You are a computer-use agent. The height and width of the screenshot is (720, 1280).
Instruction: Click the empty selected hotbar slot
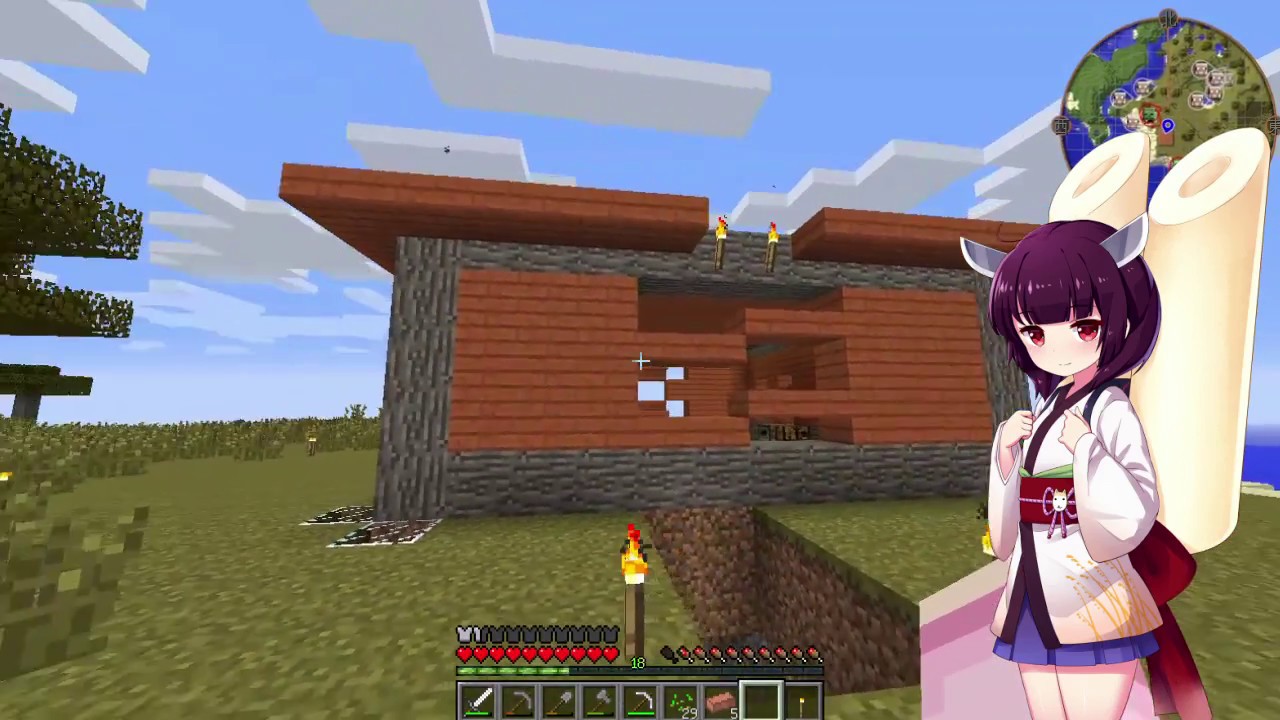[x=760, y=700]
